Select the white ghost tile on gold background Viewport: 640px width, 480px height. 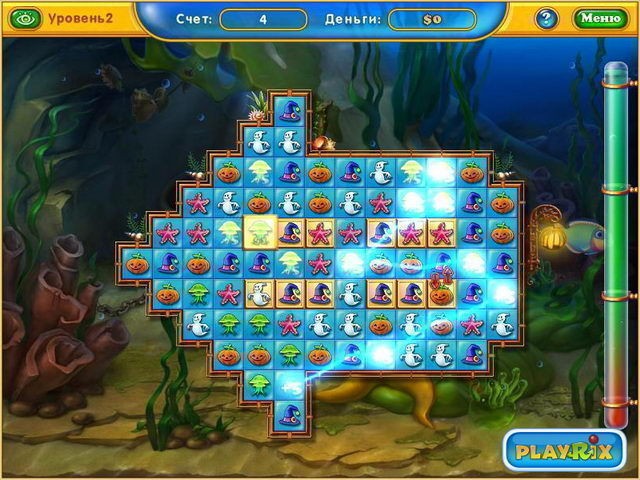(259, 293)
